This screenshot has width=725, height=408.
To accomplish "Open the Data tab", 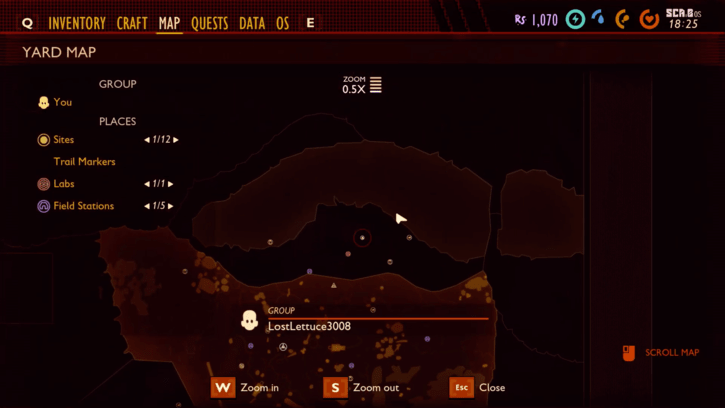I will 252,23.
